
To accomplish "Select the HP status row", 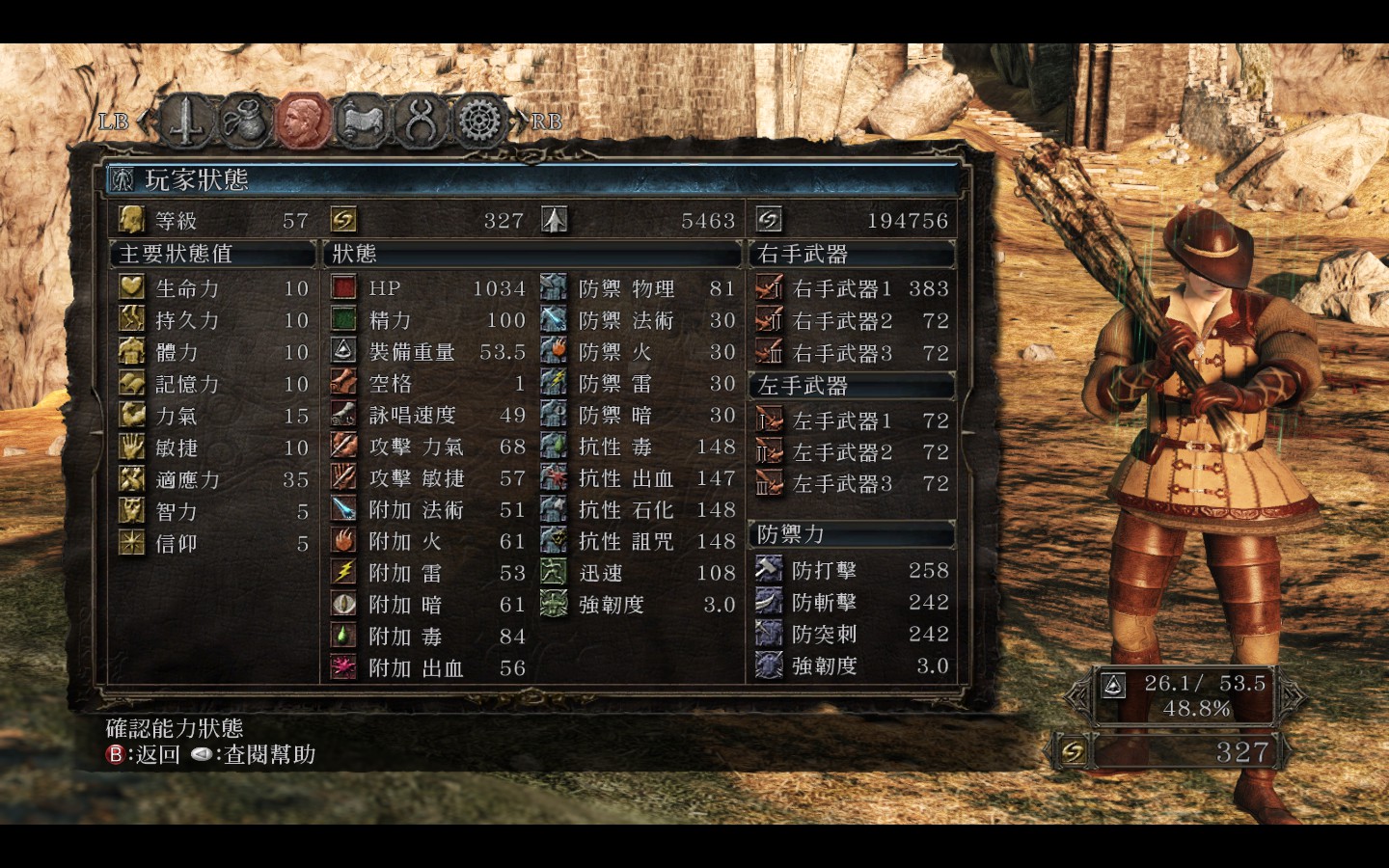I will [x=427, y=288].
